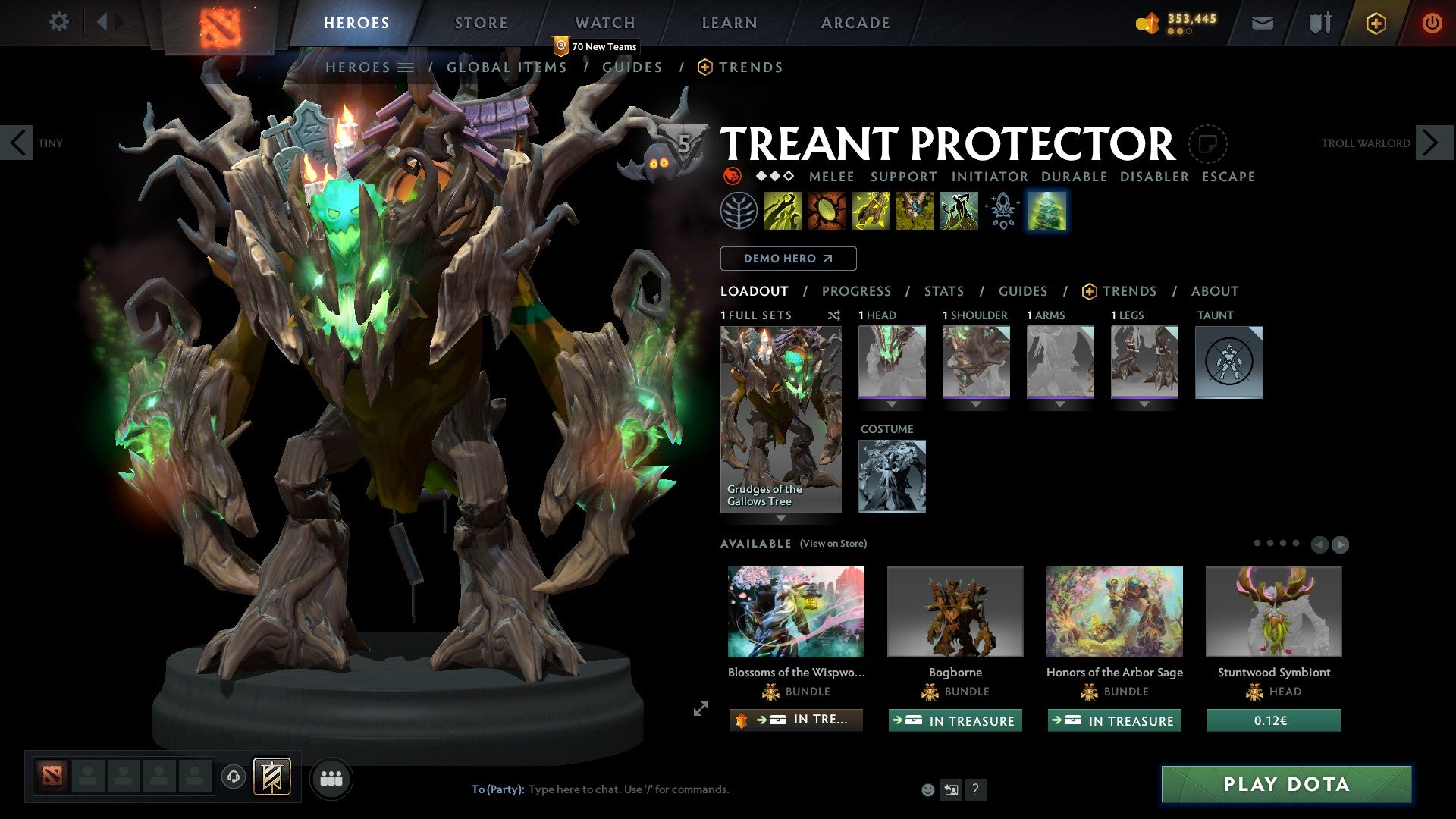Click the View on Store link
Image resolution: width=1456 pixels, height=819 pixels.
pos(833,544)
